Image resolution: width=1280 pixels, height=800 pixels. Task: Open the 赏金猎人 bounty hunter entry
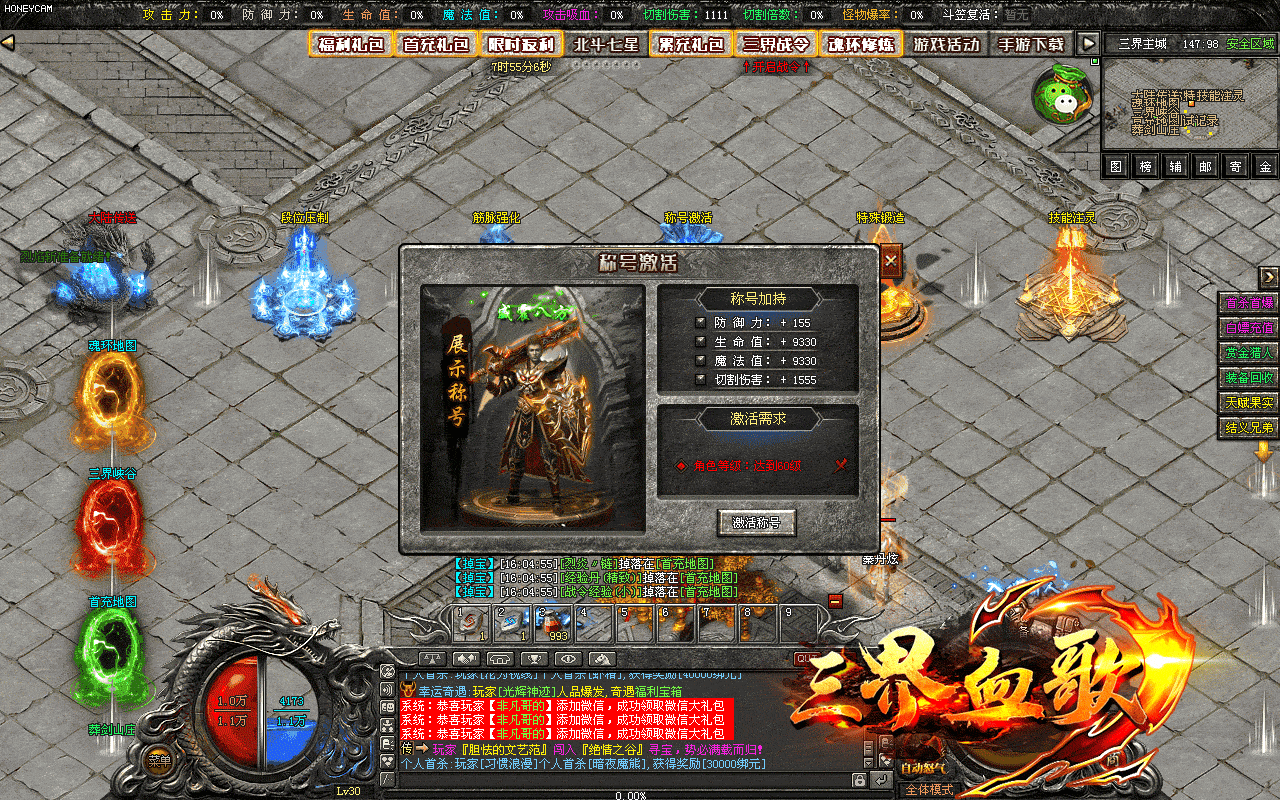tap(1249, 352)
